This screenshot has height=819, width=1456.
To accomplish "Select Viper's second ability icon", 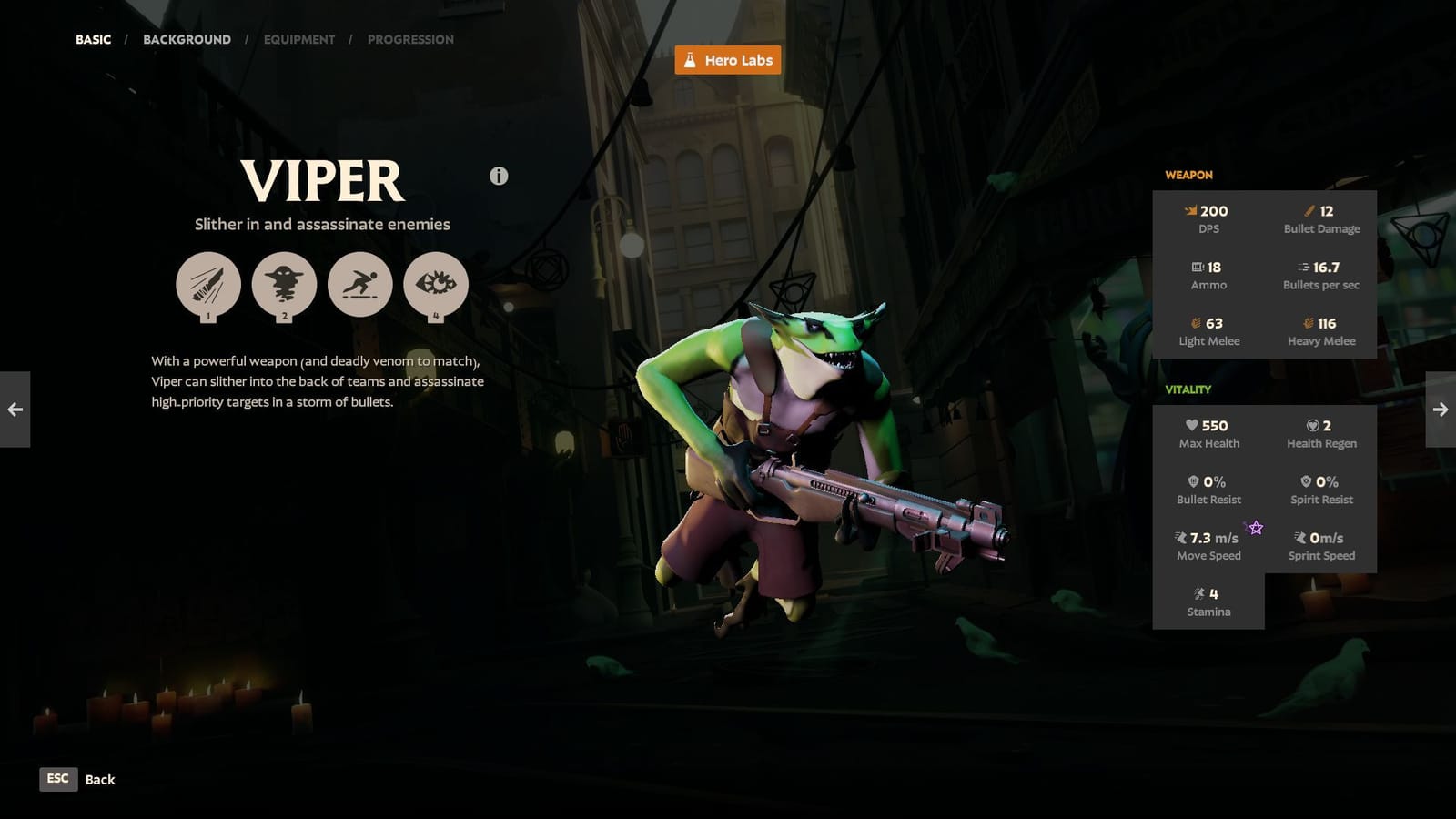I will [284, 285].
